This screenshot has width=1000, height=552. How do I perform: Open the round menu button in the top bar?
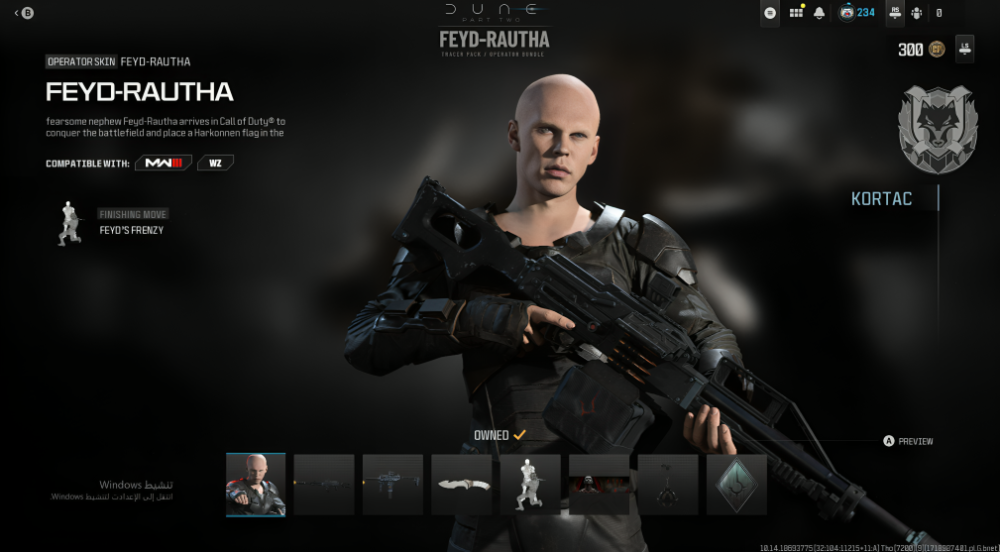coord(770,13)
